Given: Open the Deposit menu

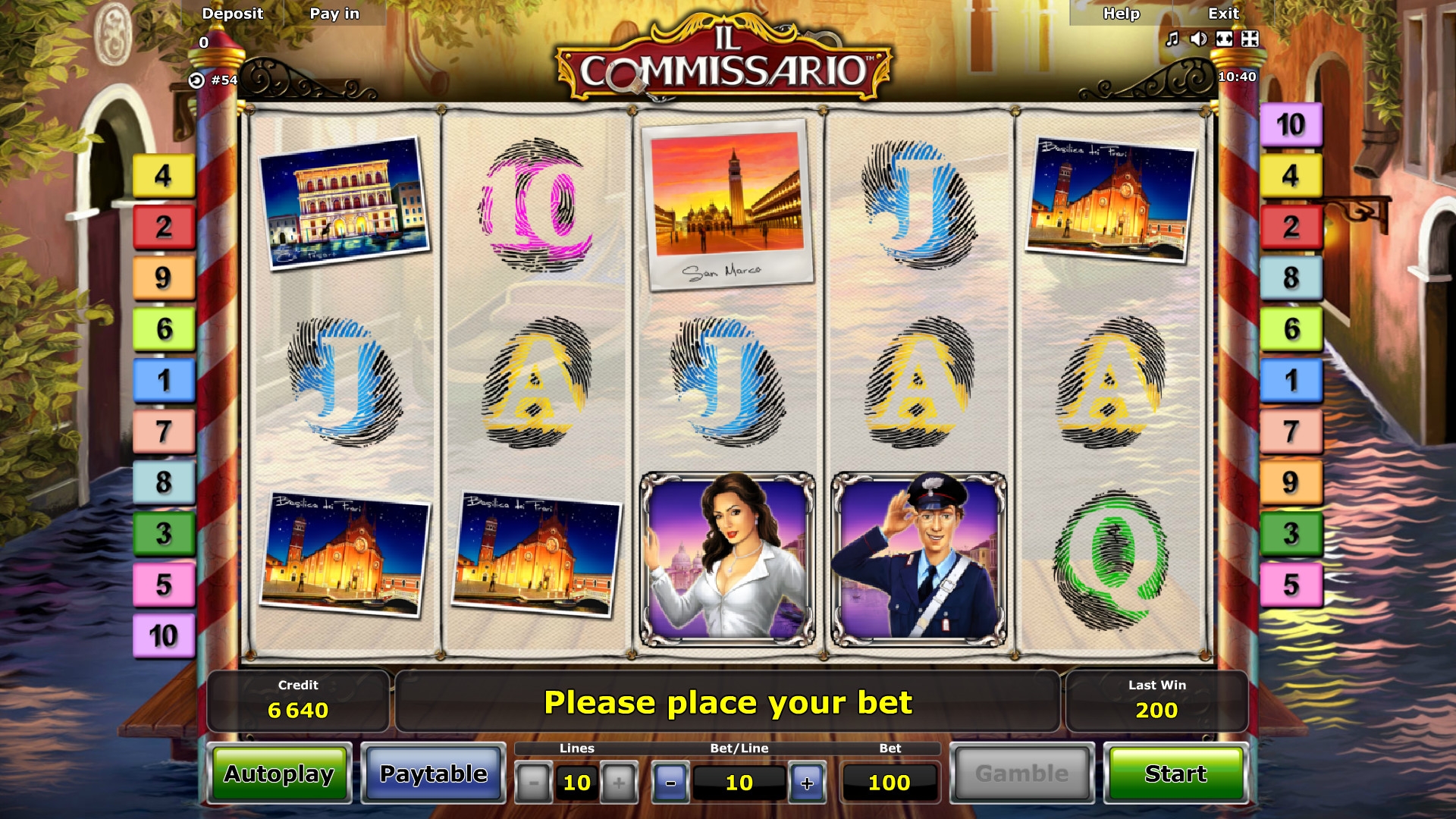Looking at the screenshot, I should [x=232, y=14].
